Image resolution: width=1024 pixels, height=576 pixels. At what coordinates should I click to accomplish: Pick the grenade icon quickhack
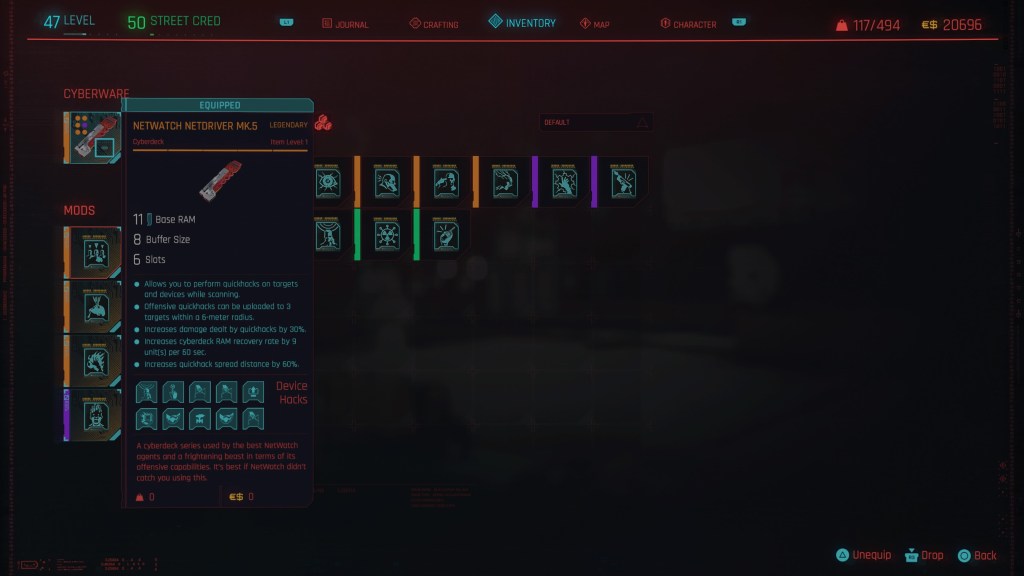tap(446, 236)
